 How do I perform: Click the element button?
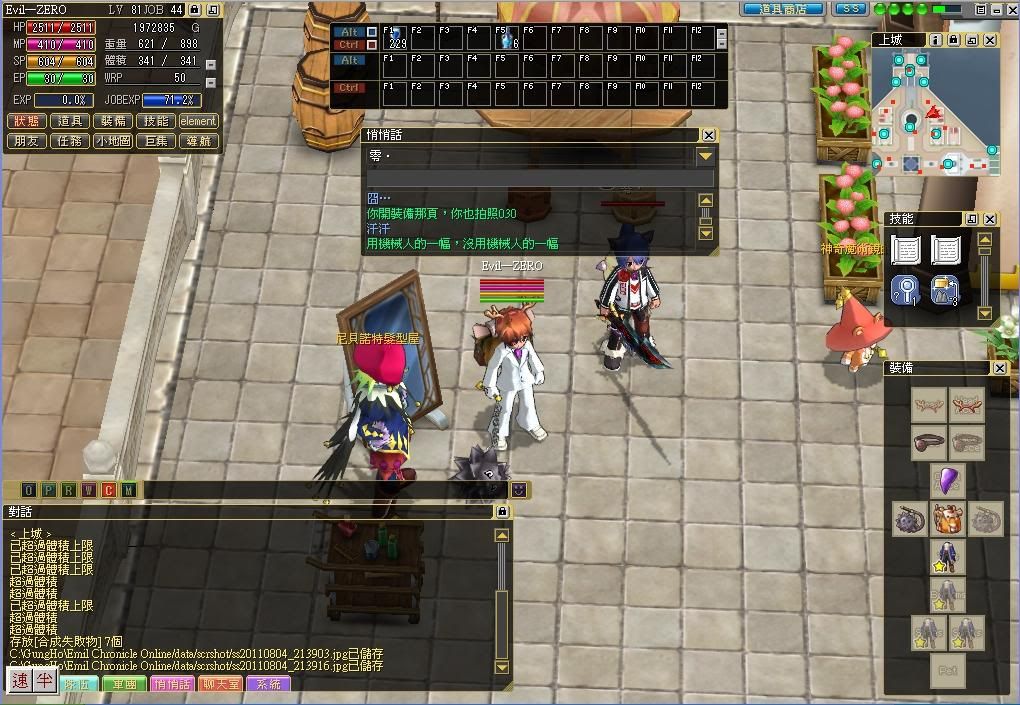tap(198, 121)
